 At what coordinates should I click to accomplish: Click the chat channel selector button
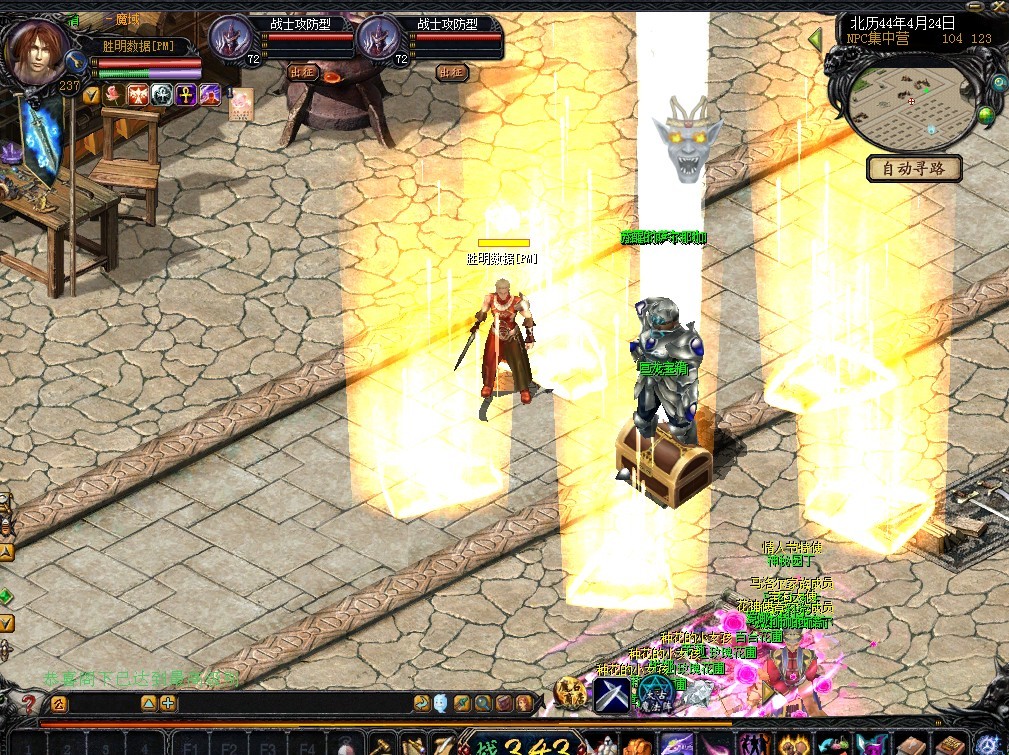pos(59,704)
